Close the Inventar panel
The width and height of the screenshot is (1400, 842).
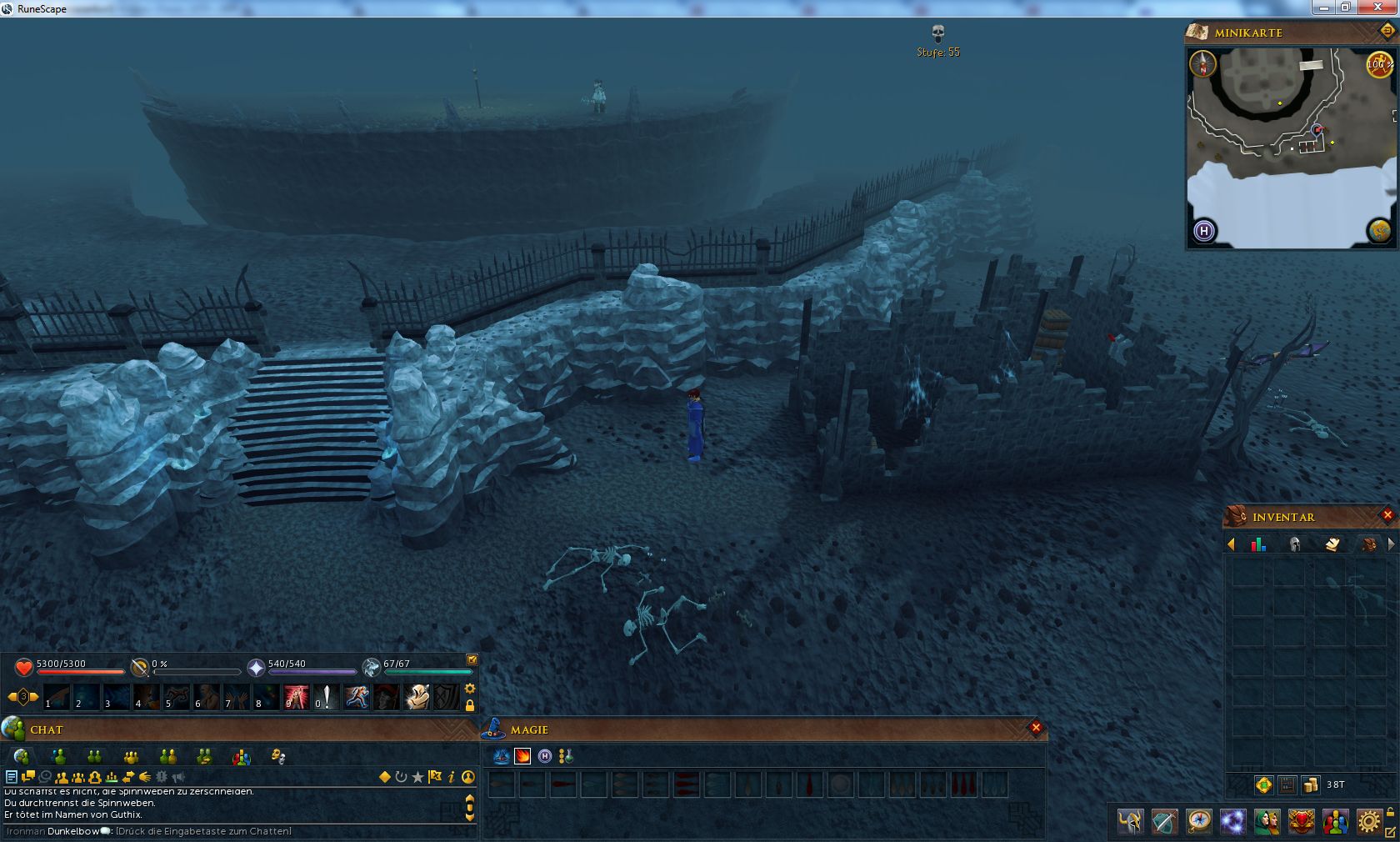(x=1387, y=515)
